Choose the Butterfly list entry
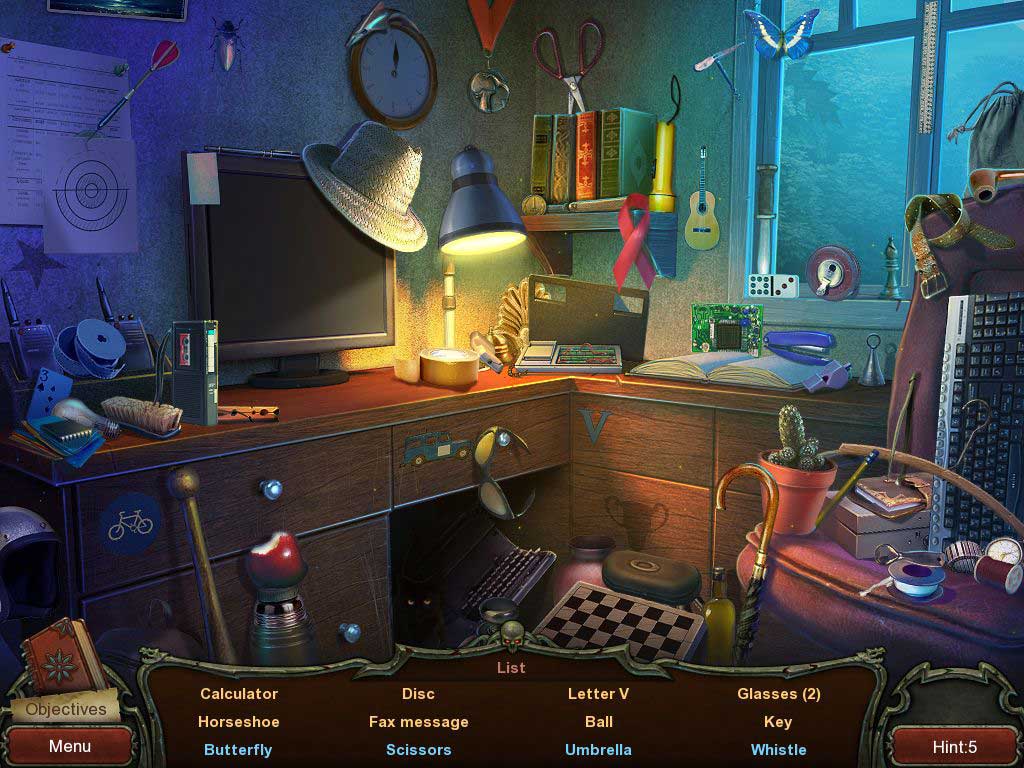The width and height of the screenshot is (1024, 768). (238, 749)
